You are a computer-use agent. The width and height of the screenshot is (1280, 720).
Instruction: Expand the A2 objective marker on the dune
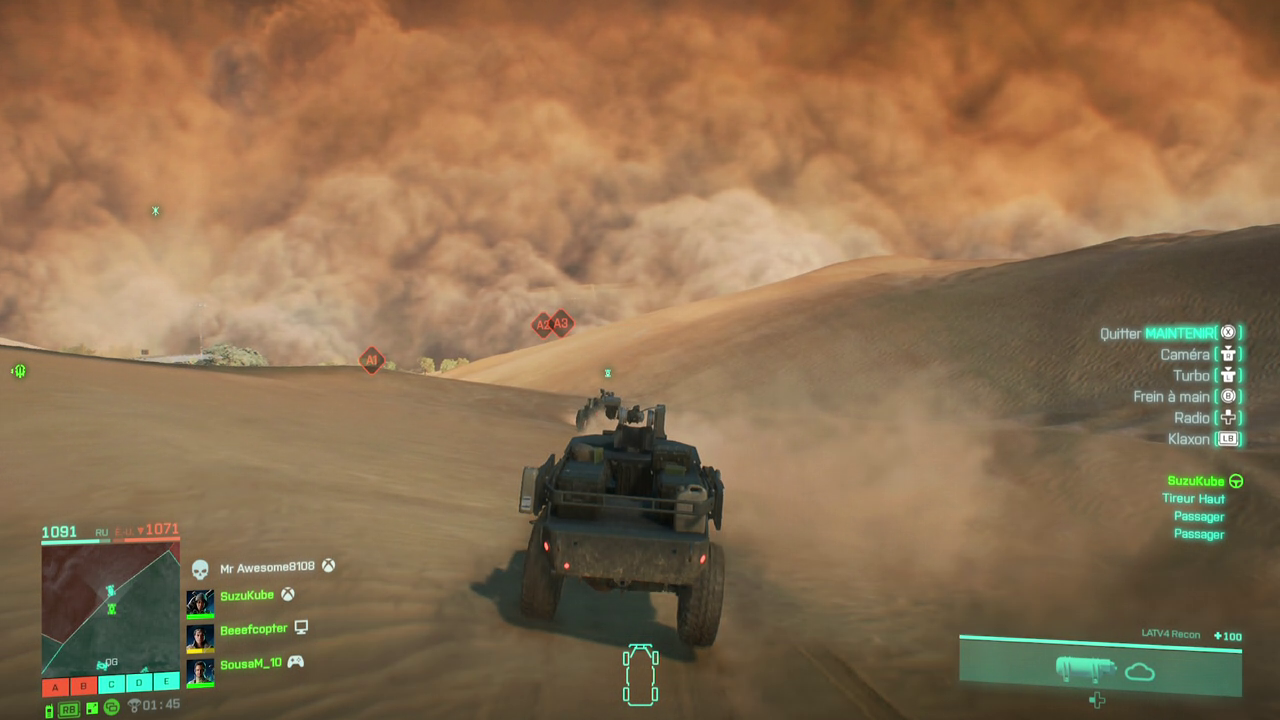point(542,324)
